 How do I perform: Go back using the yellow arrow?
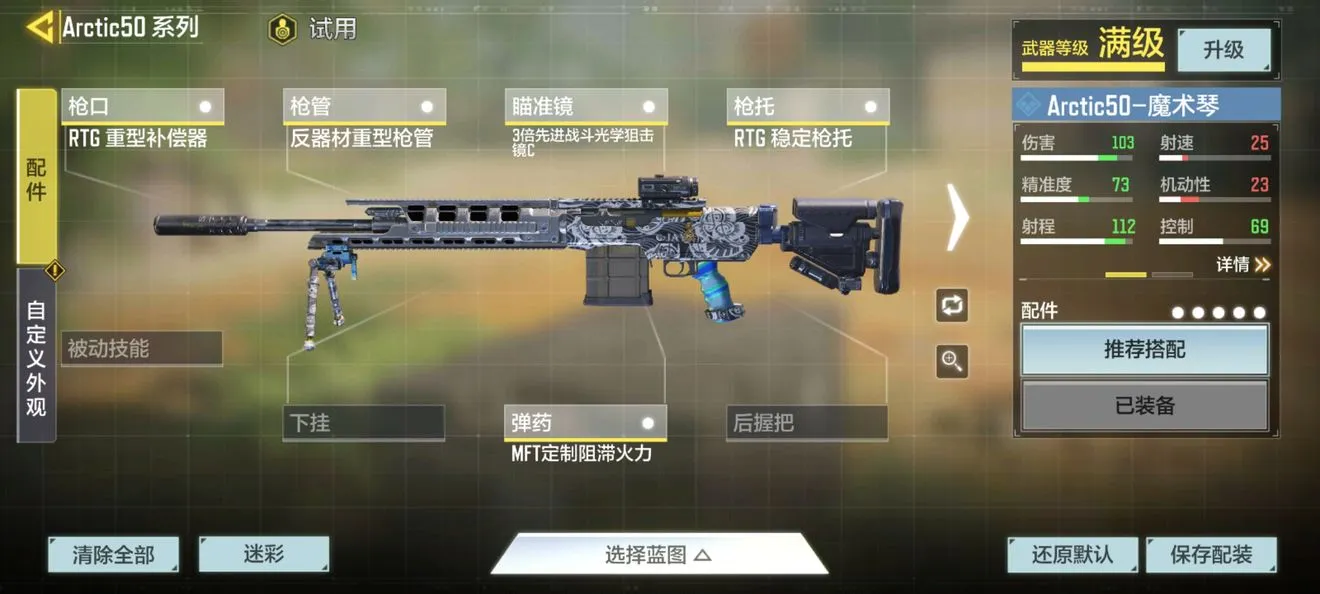[x=40, y=27]
